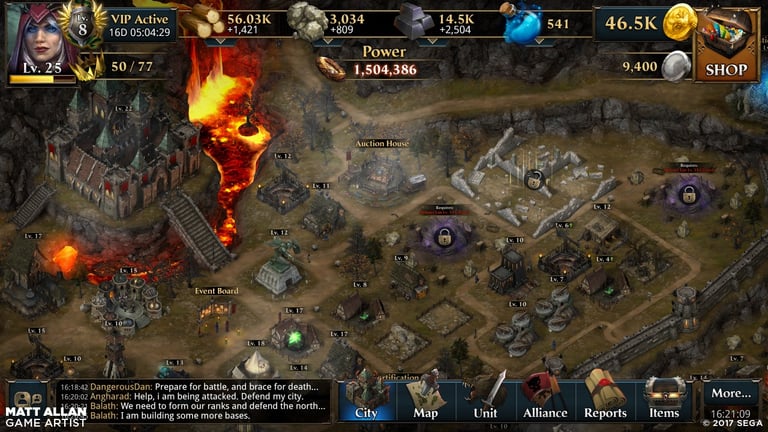Open the Alliance menu
The height and width of the screenshot is (432, 768).
pos(546,398)
